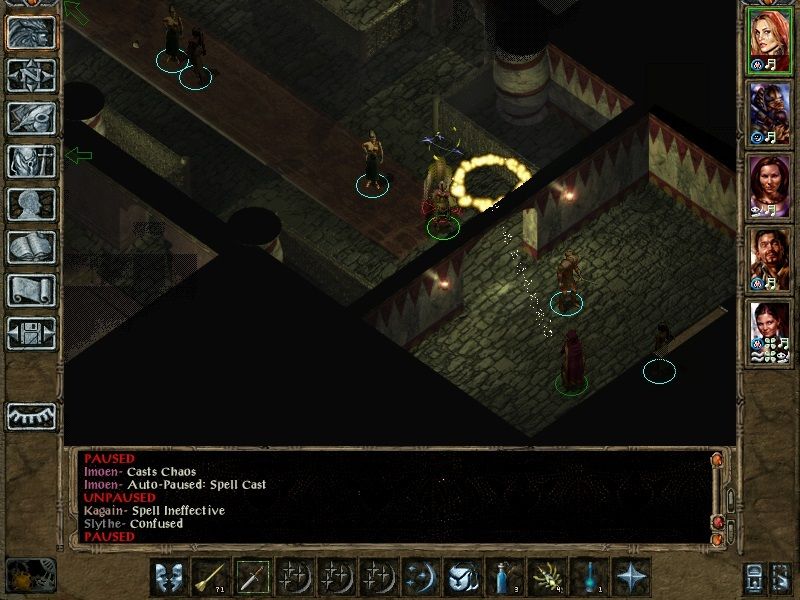Click the closed-eye rest button
Viewport: 800px width, 600px height.
pyautogui.click(x=32, y=416)
